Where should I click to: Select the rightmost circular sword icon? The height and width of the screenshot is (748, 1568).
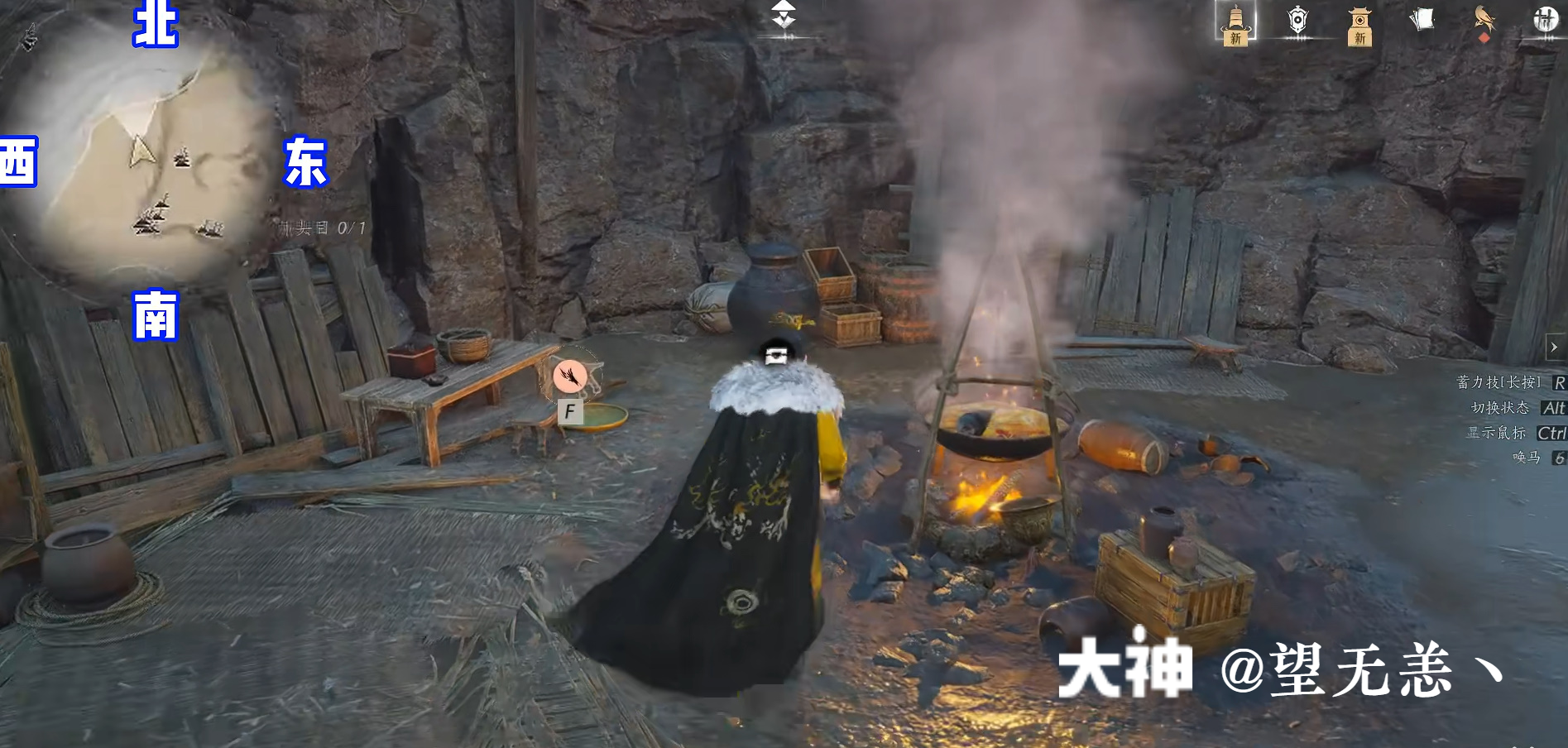click(1545, 21)
